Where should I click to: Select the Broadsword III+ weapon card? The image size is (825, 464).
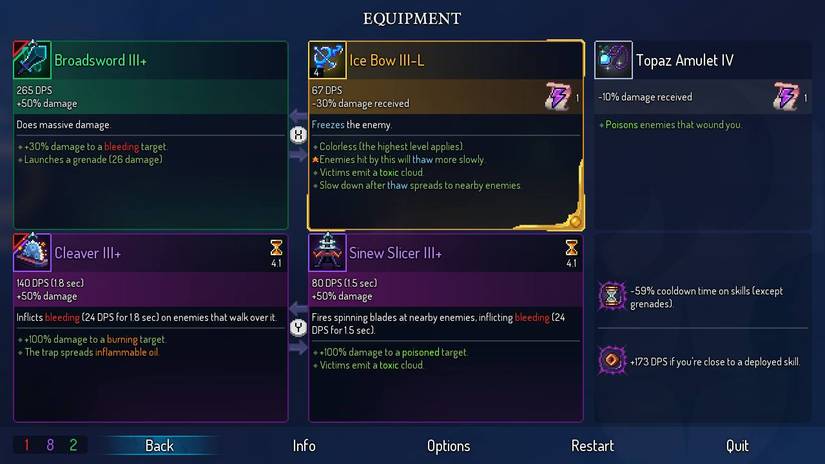[150, 134]
